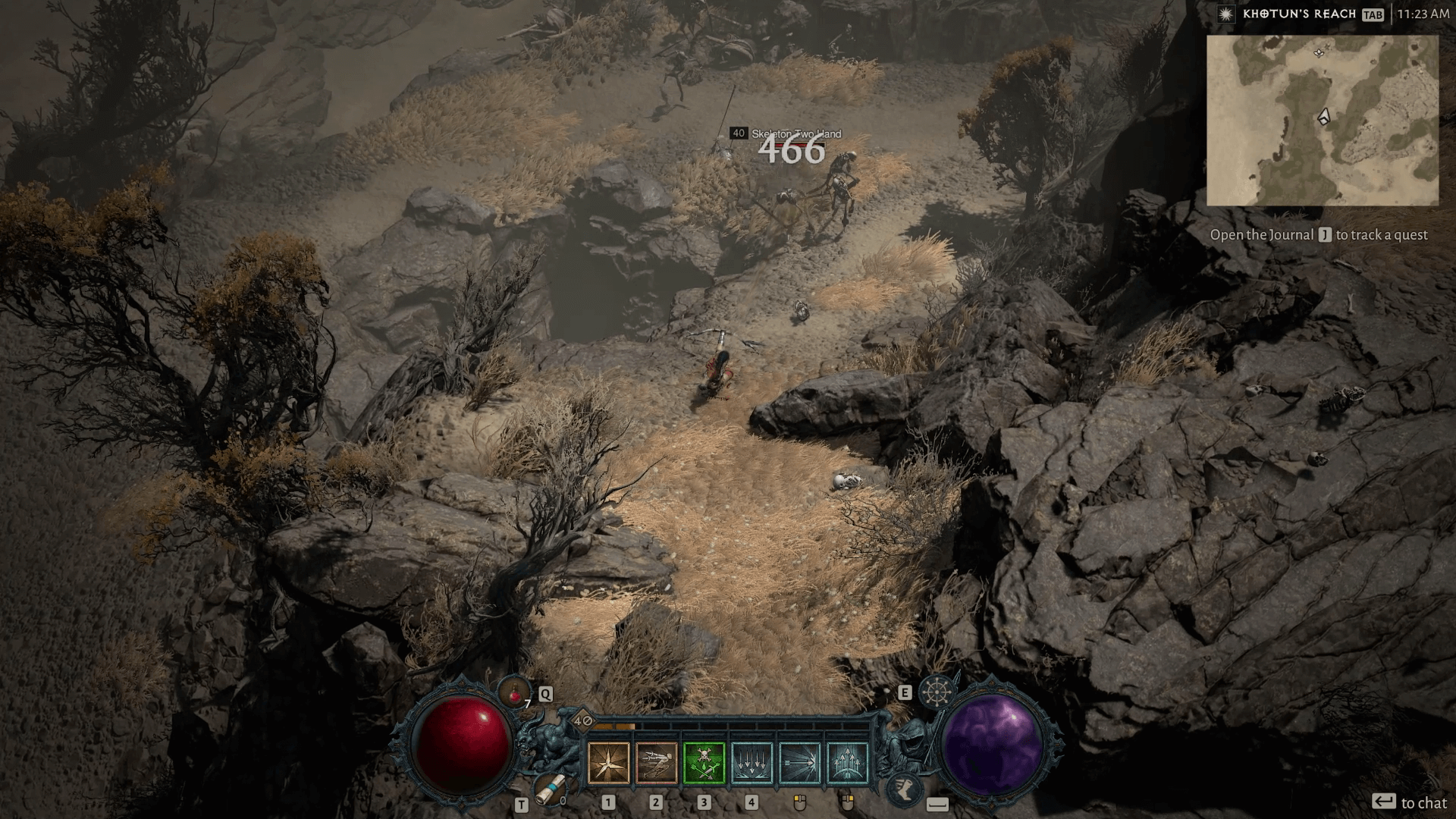Activate the evade boot icon

pos(903,788)
